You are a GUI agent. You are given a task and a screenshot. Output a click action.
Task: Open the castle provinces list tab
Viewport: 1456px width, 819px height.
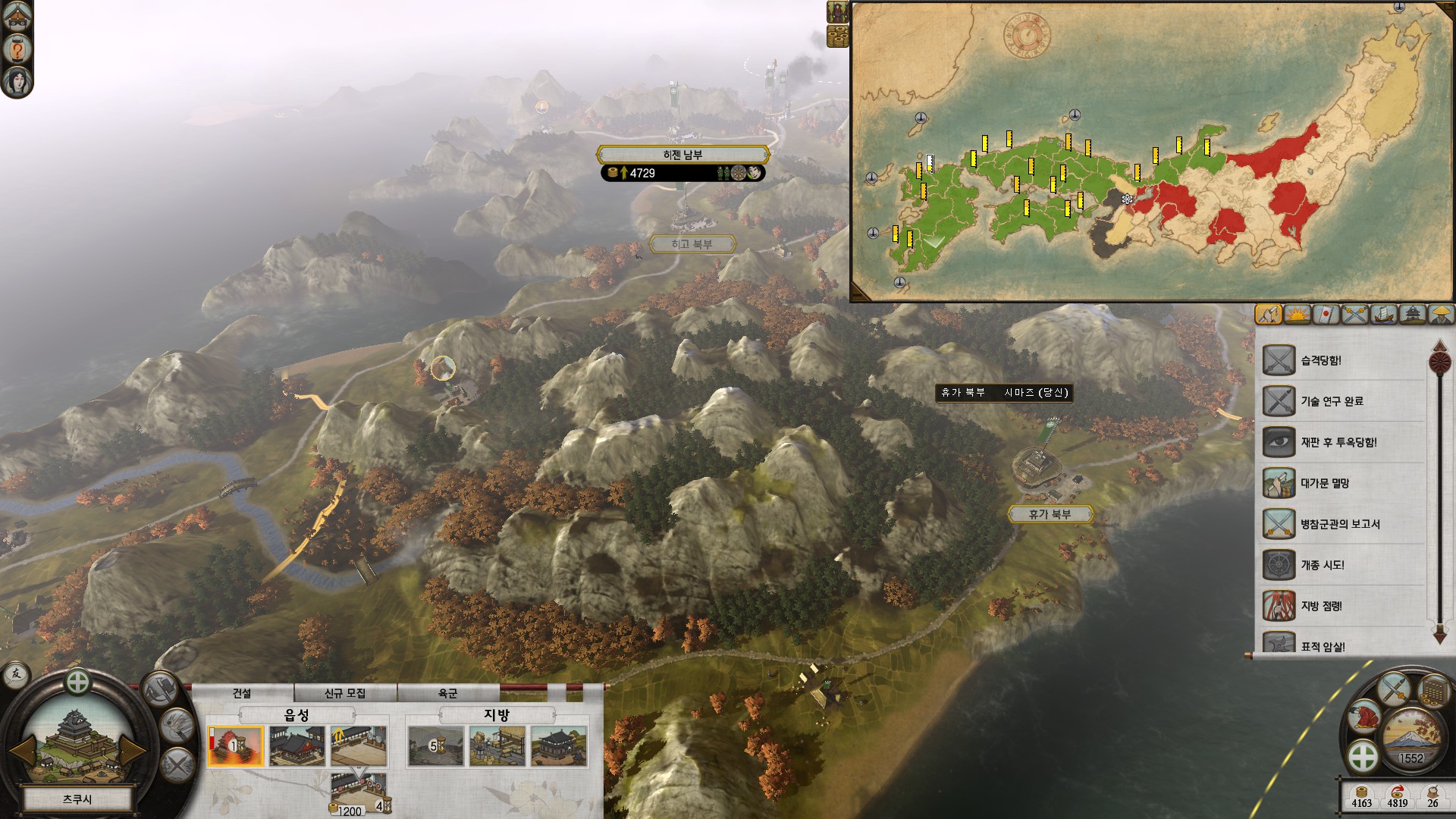1413,314
